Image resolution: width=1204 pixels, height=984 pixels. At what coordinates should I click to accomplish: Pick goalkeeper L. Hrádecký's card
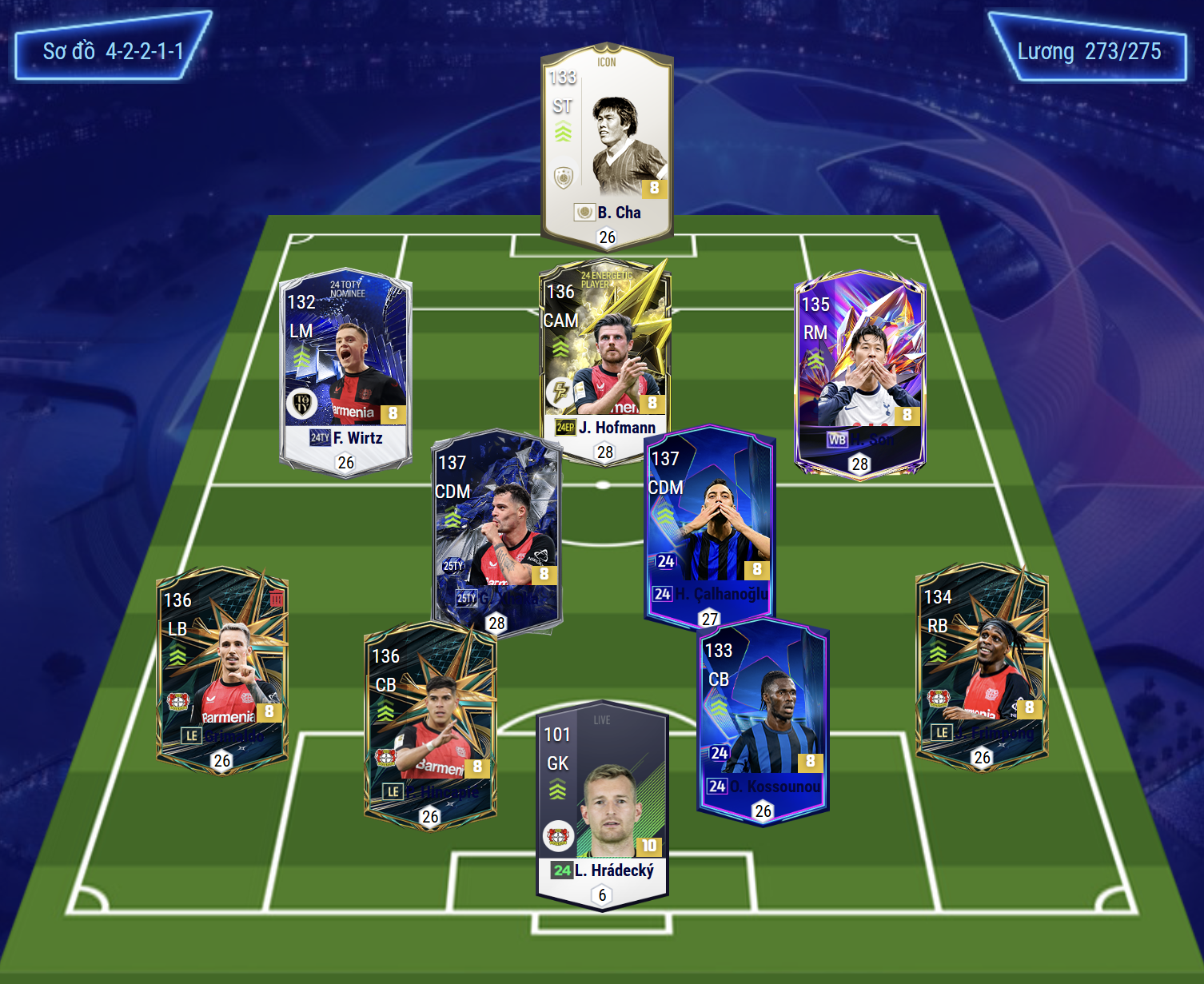tap(602, 799)
